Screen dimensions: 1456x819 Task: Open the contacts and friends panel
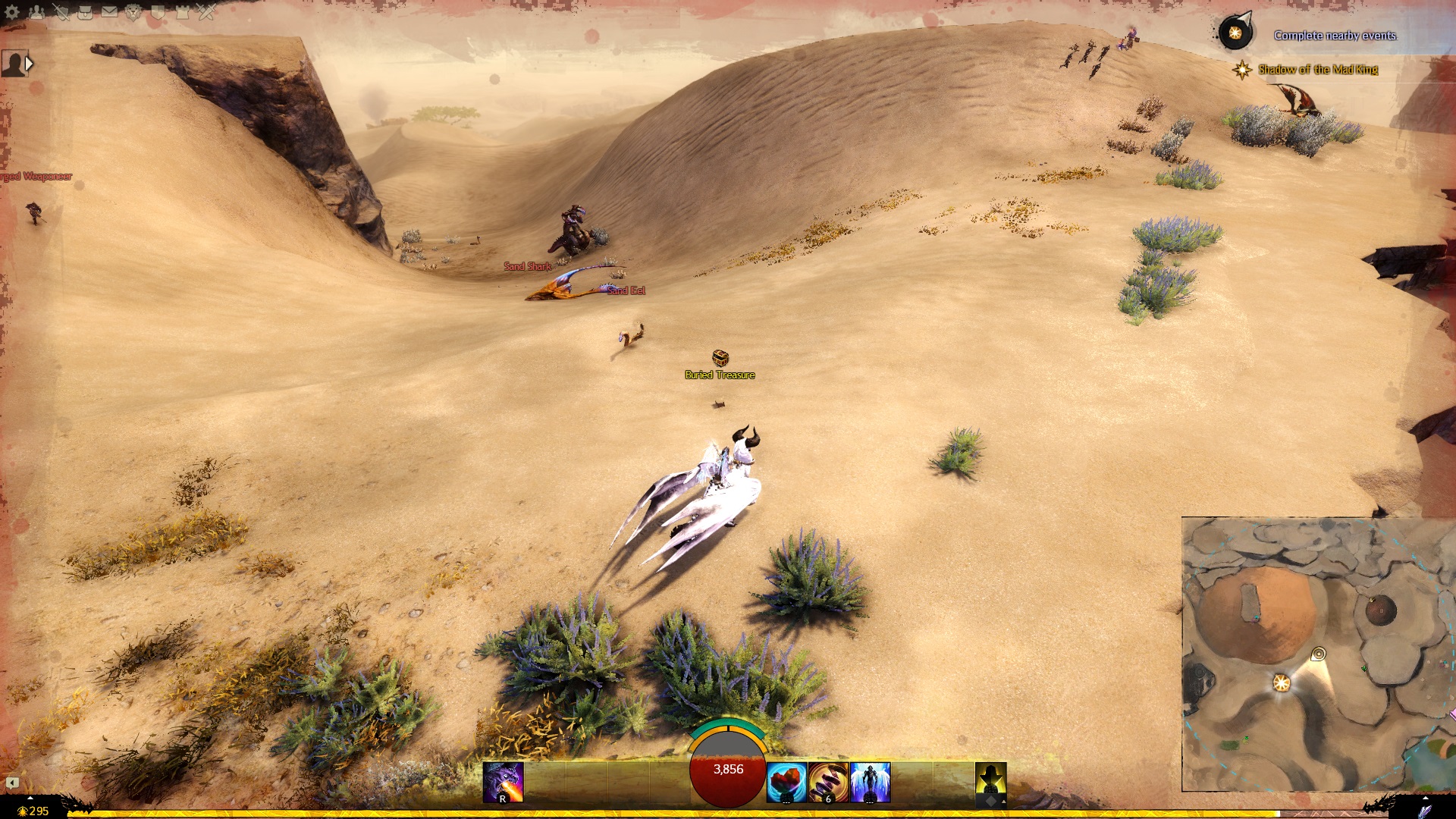click(x=36, y=11)
